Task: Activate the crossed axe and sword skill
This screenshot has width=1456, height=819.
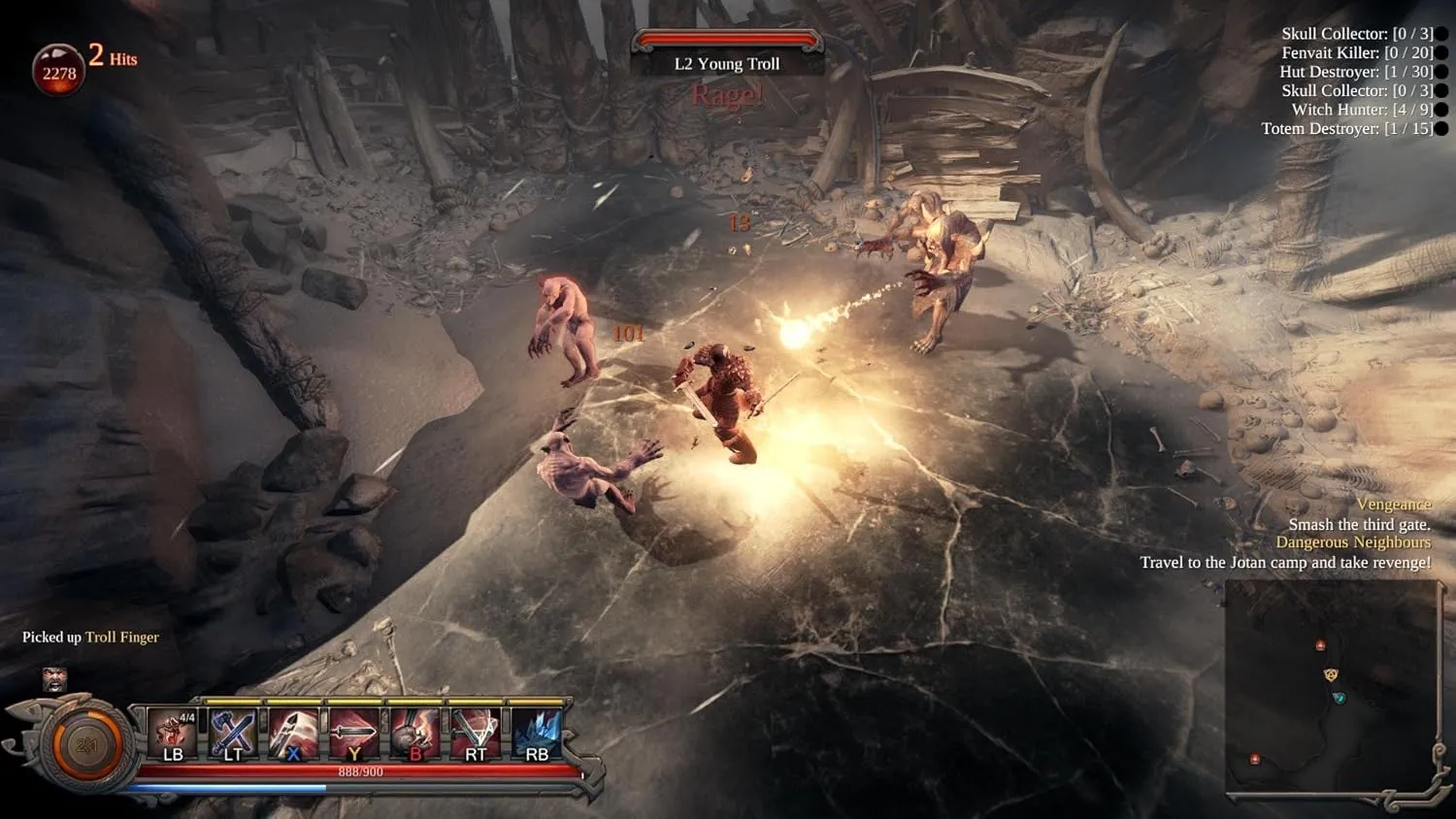Action: [x=233, y=734]
